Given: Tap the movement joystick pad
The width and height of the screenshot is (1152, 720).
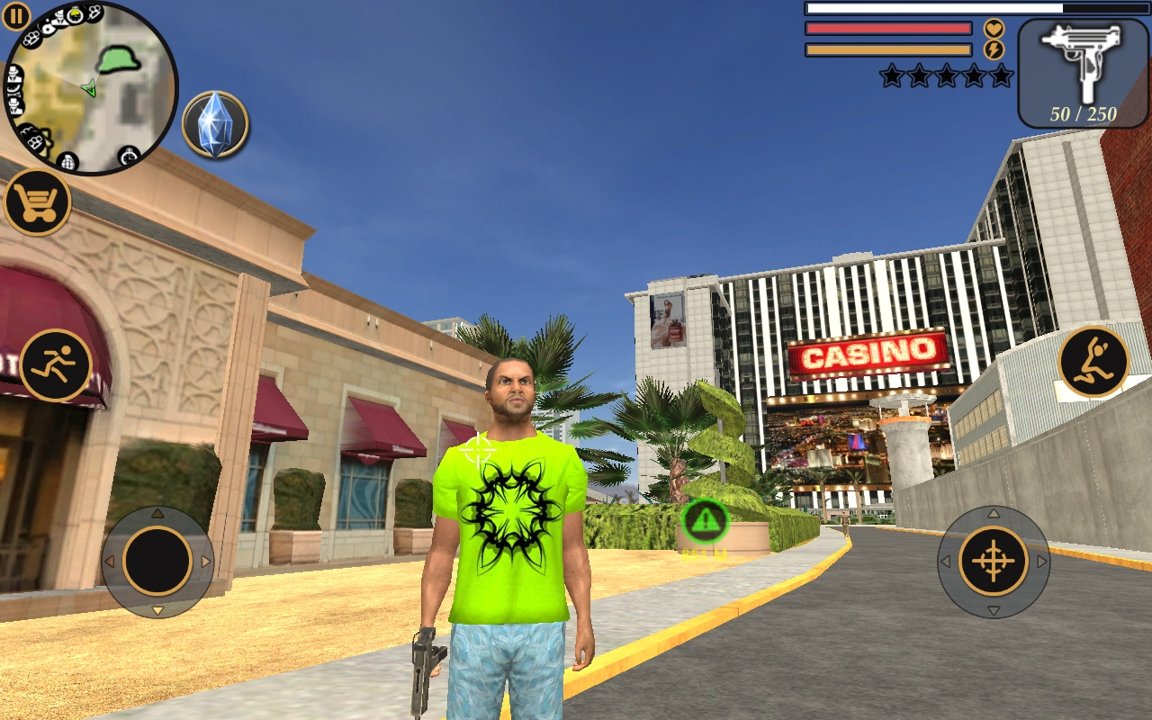Looking at the screenshot, I should coord(157,561).
